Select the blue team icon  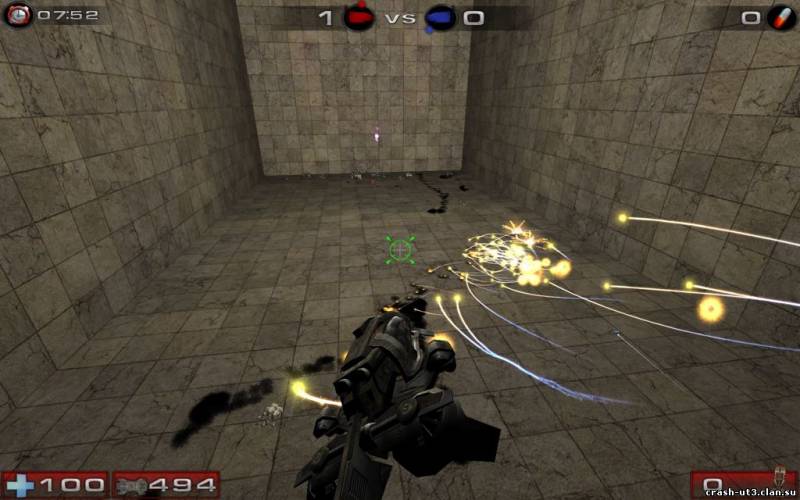[x=439, y=17]
